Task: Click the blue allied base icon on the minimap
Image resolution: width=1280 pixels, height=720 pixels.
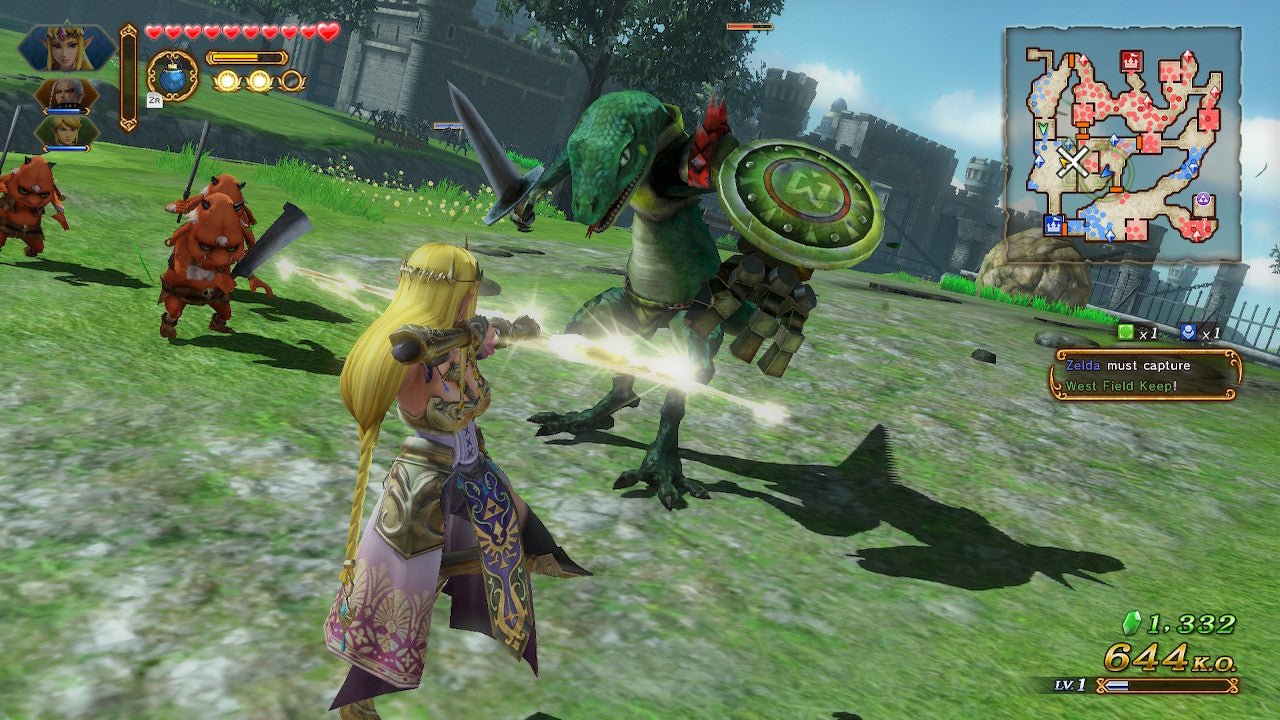Action: click(1054, 223)
